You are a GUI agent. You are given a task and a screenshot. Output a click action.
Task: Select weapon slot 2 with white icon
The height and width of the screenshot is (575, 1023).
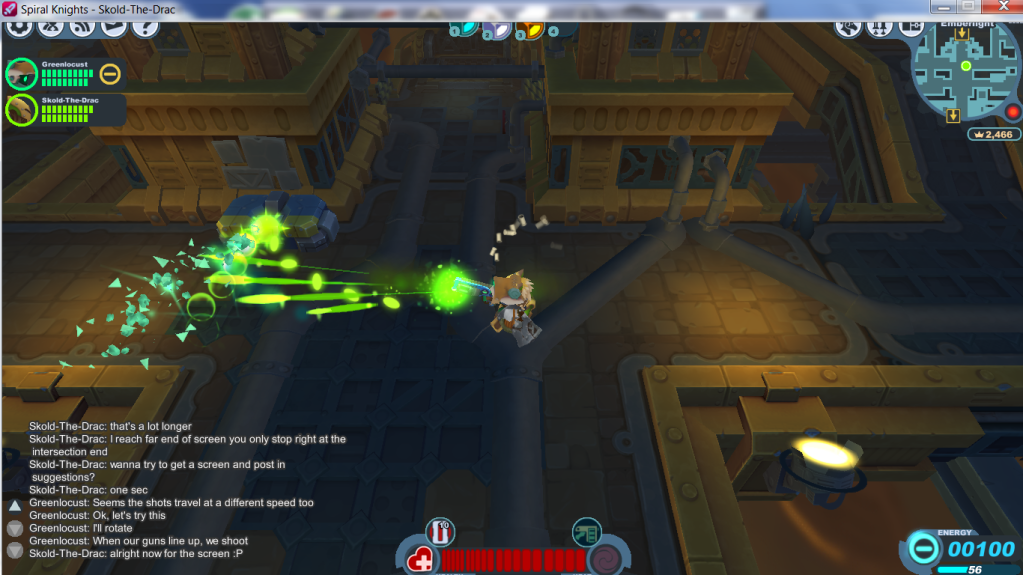(496, 29)
